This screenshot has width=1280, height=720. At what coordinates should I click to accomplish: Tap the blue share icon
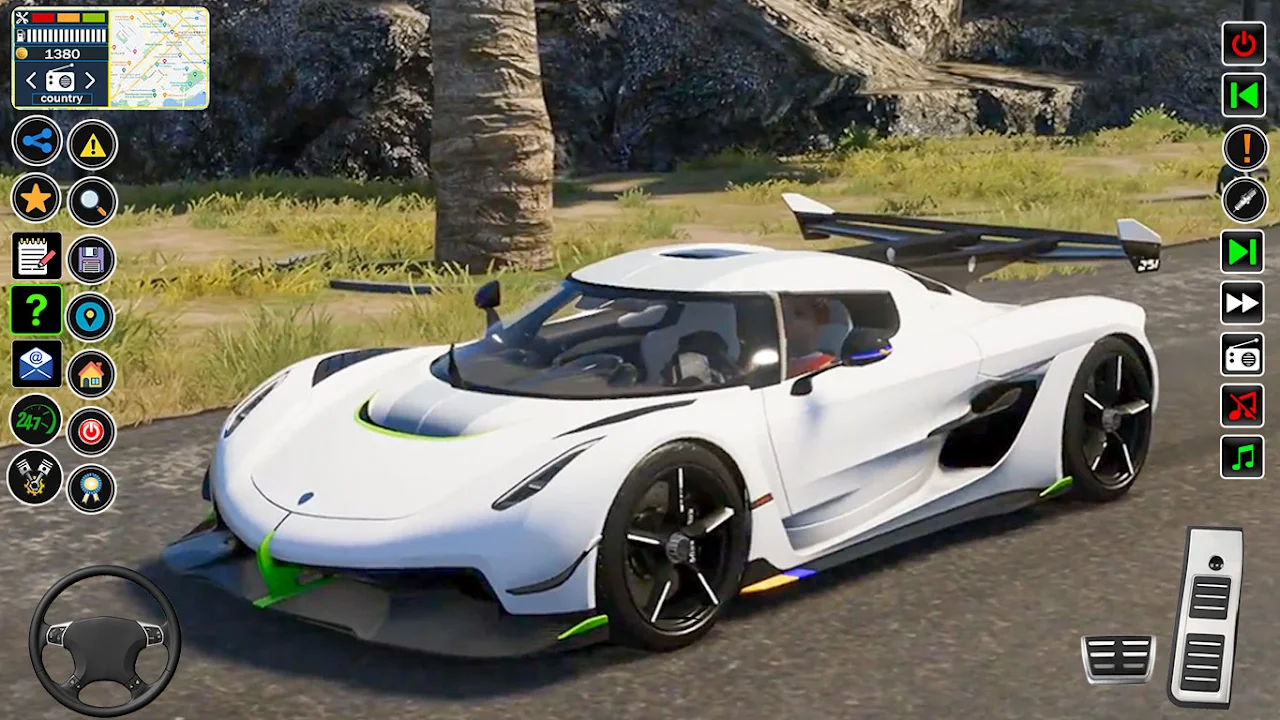tap(37, 142)
